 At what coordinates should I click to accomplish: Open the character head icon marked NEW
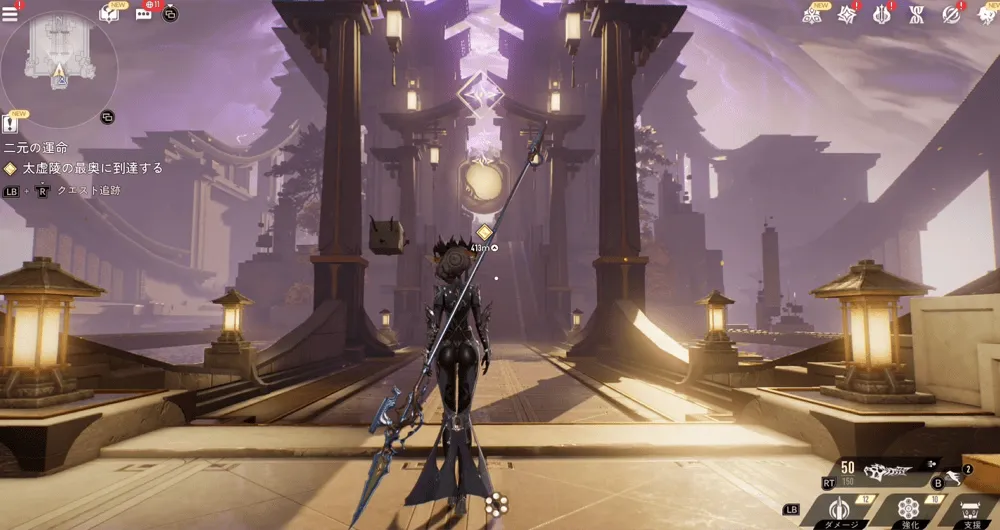[x=984, y=14]
